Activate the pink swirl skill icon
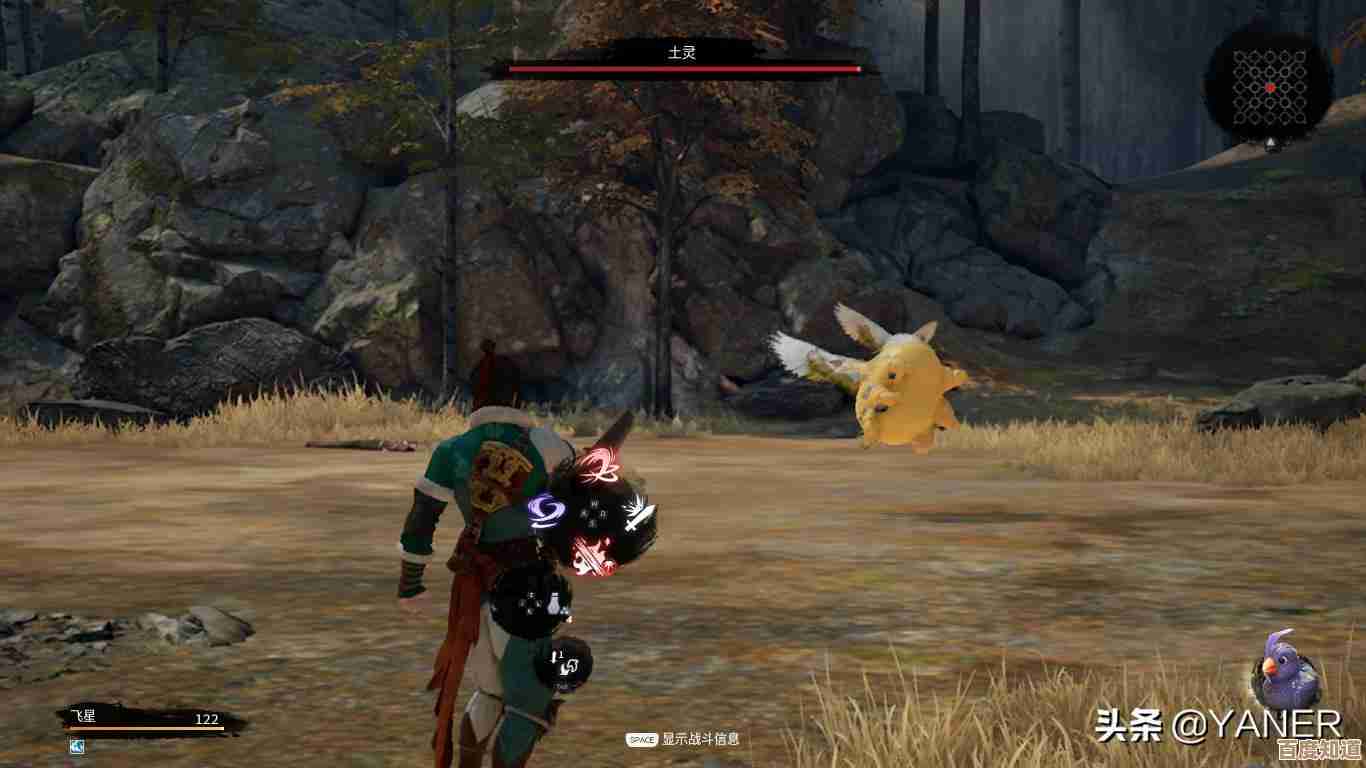Screen dimensions: 1366x768 coord(598,465)
